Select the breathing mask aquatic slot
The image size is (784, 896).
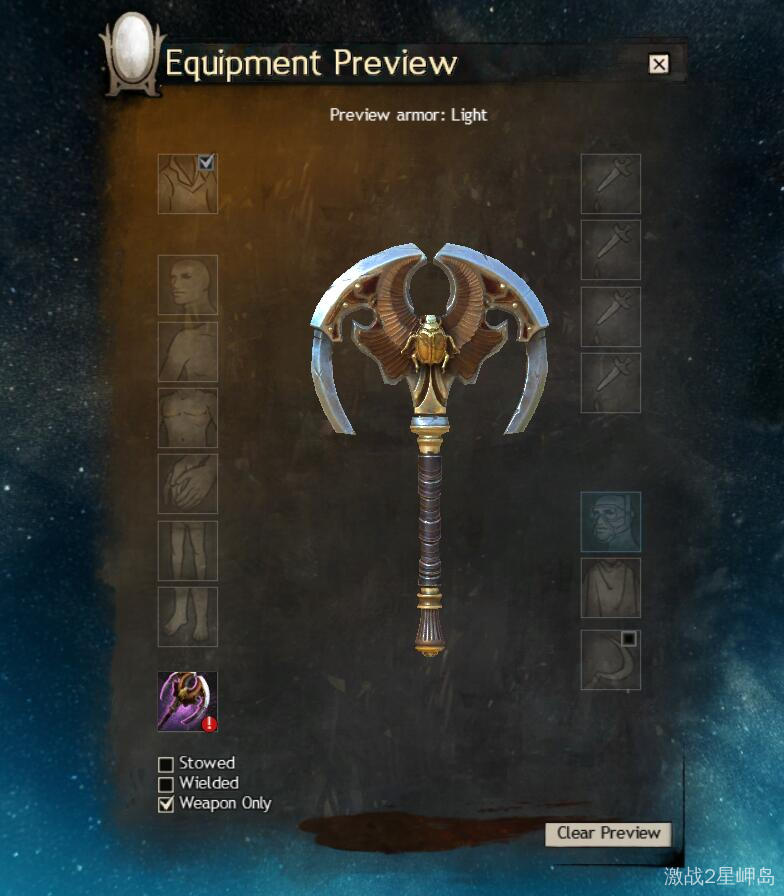pos(611,521)
